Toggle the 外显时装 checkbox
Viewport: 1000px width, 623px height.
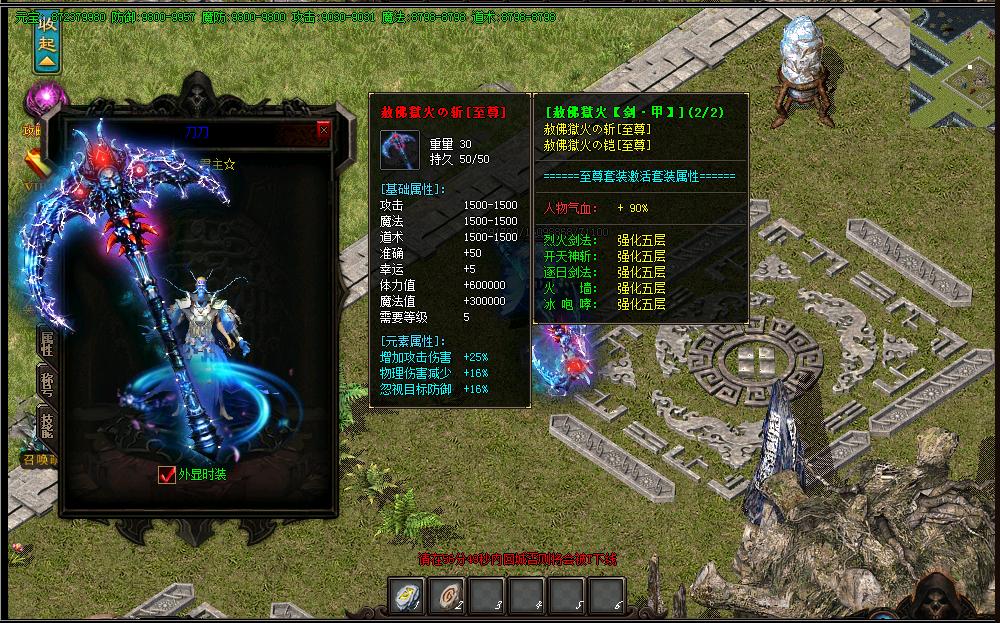167,474
